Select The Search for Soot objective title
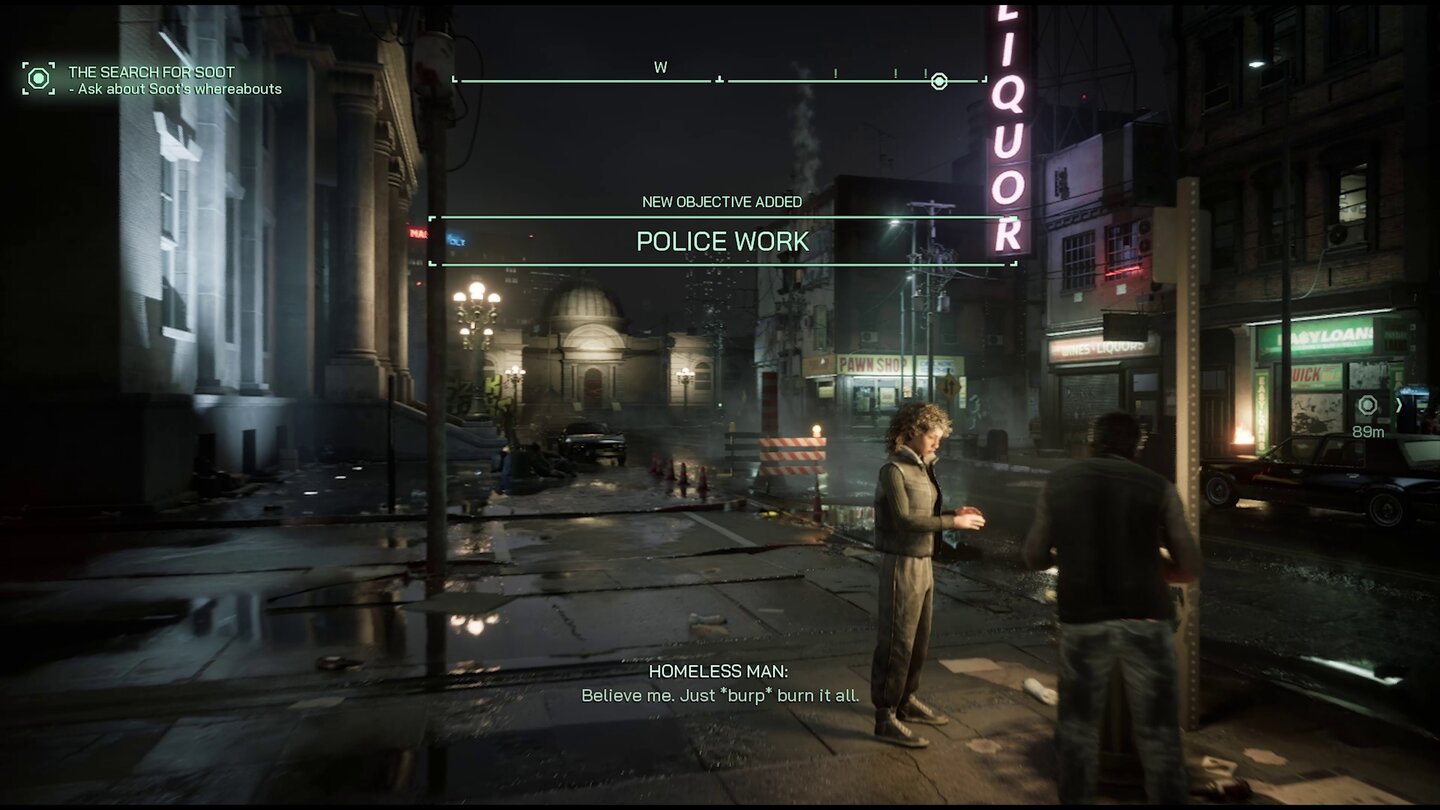Image resolution: width=1440 pixels, height=810 pixels. click(151, 72)
